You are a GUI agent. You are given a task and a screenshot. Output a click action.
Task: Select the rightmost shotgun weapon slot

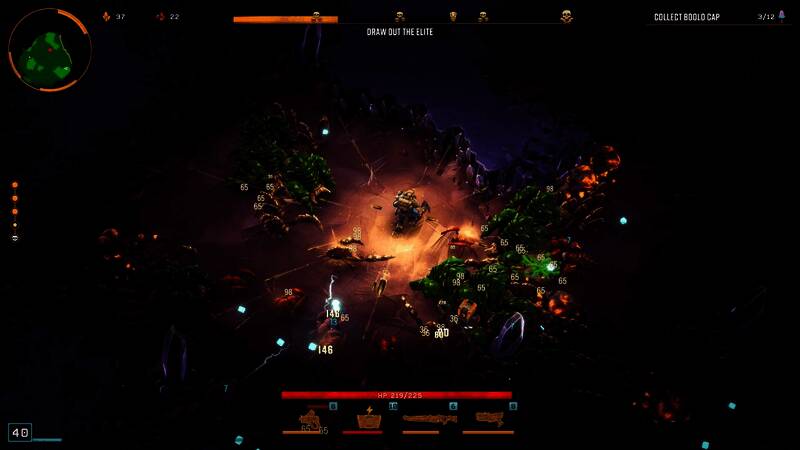coord(490,419)
